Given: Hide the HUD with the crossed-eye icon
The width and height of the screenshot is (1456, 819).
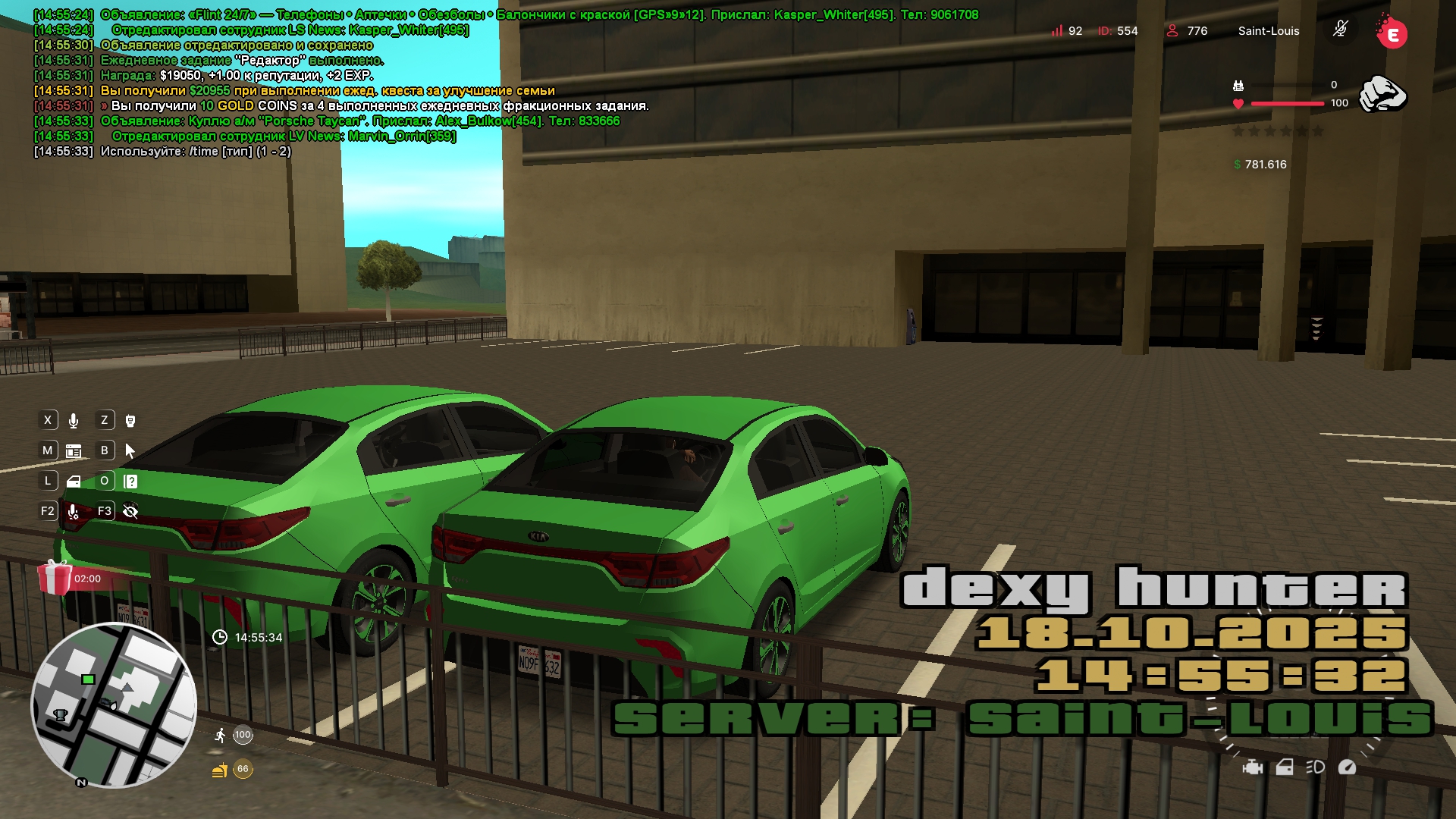Looking at the screenshot, I should pos(130,512).
